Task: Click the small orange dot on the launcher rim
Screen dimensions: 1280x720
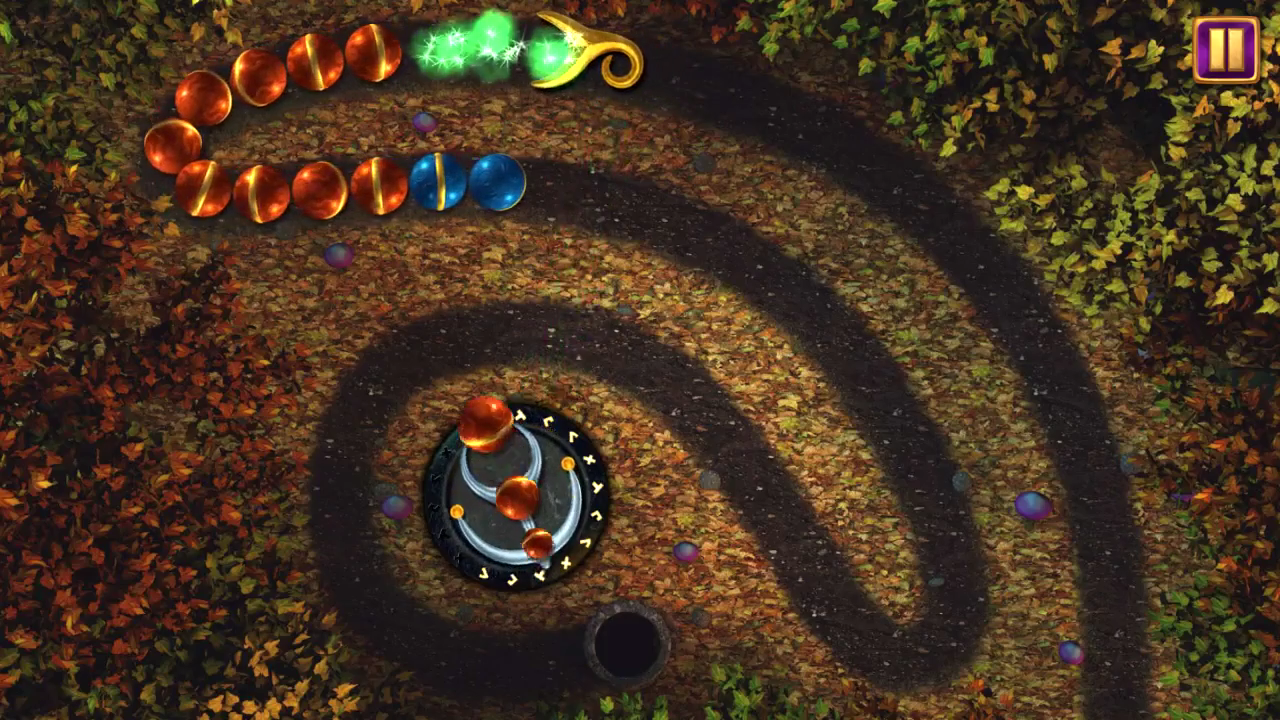Action: click(x=566, y=463)
